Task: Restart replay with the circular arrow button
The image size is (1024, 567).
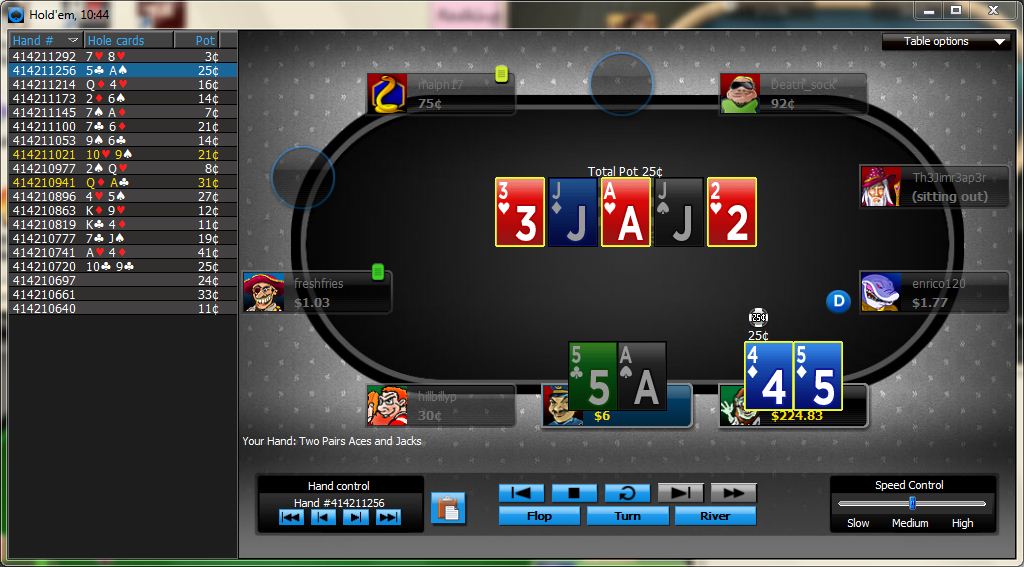Action: [627, 493]
